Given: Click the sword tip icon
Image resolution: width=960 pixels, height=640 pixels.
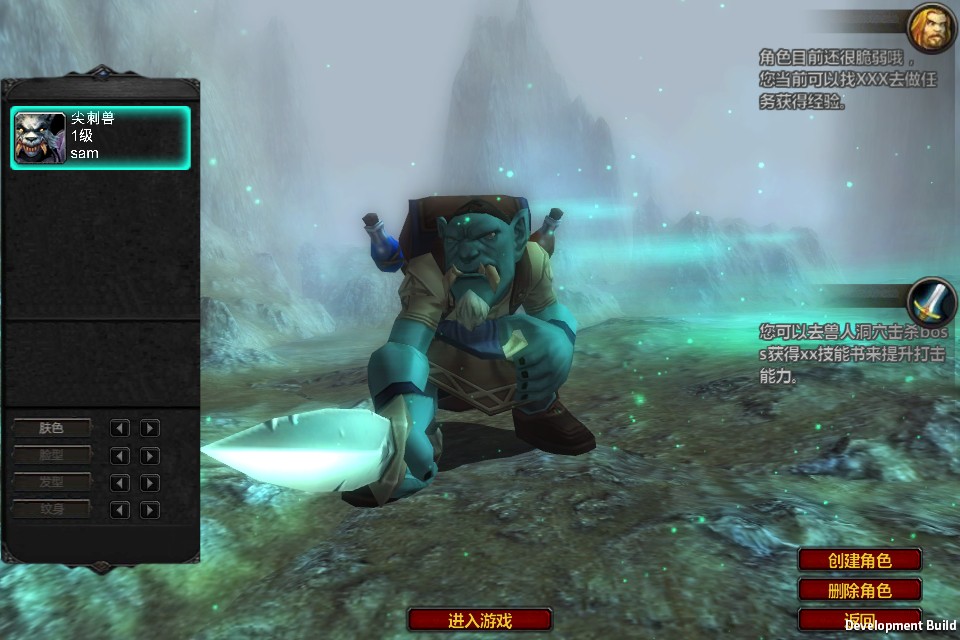Looking at the screenshot, I should (931, 300).
